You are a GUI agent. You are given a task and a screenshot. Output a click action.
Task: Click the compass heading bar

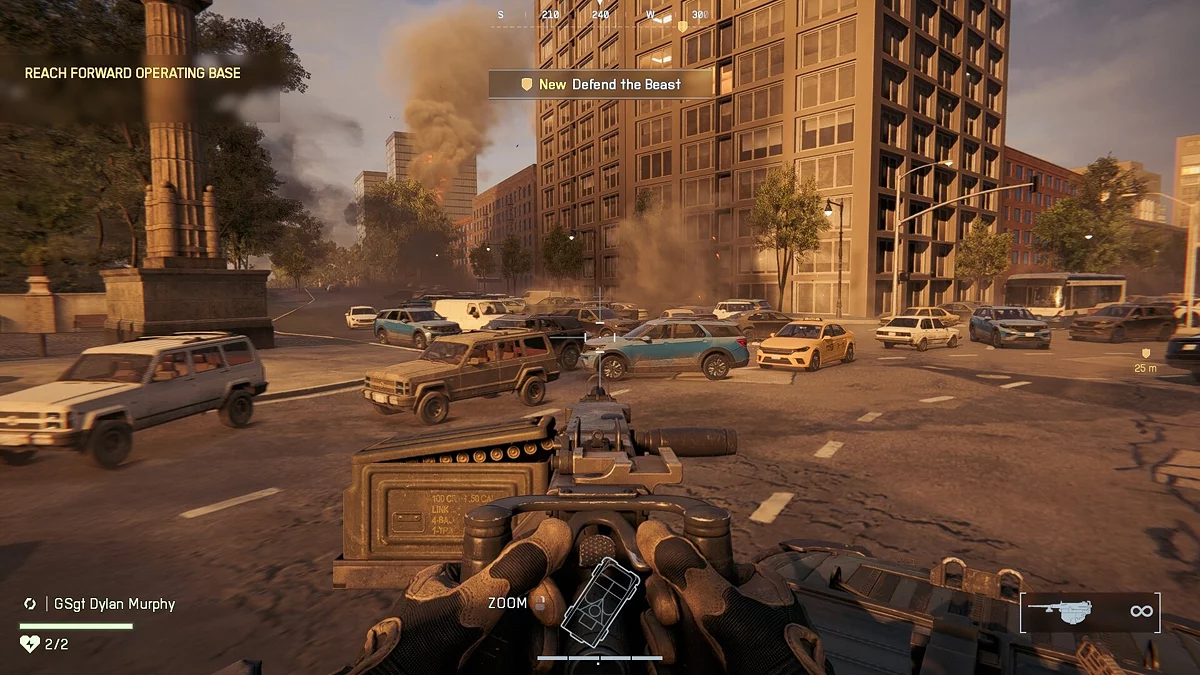(600, 15)
